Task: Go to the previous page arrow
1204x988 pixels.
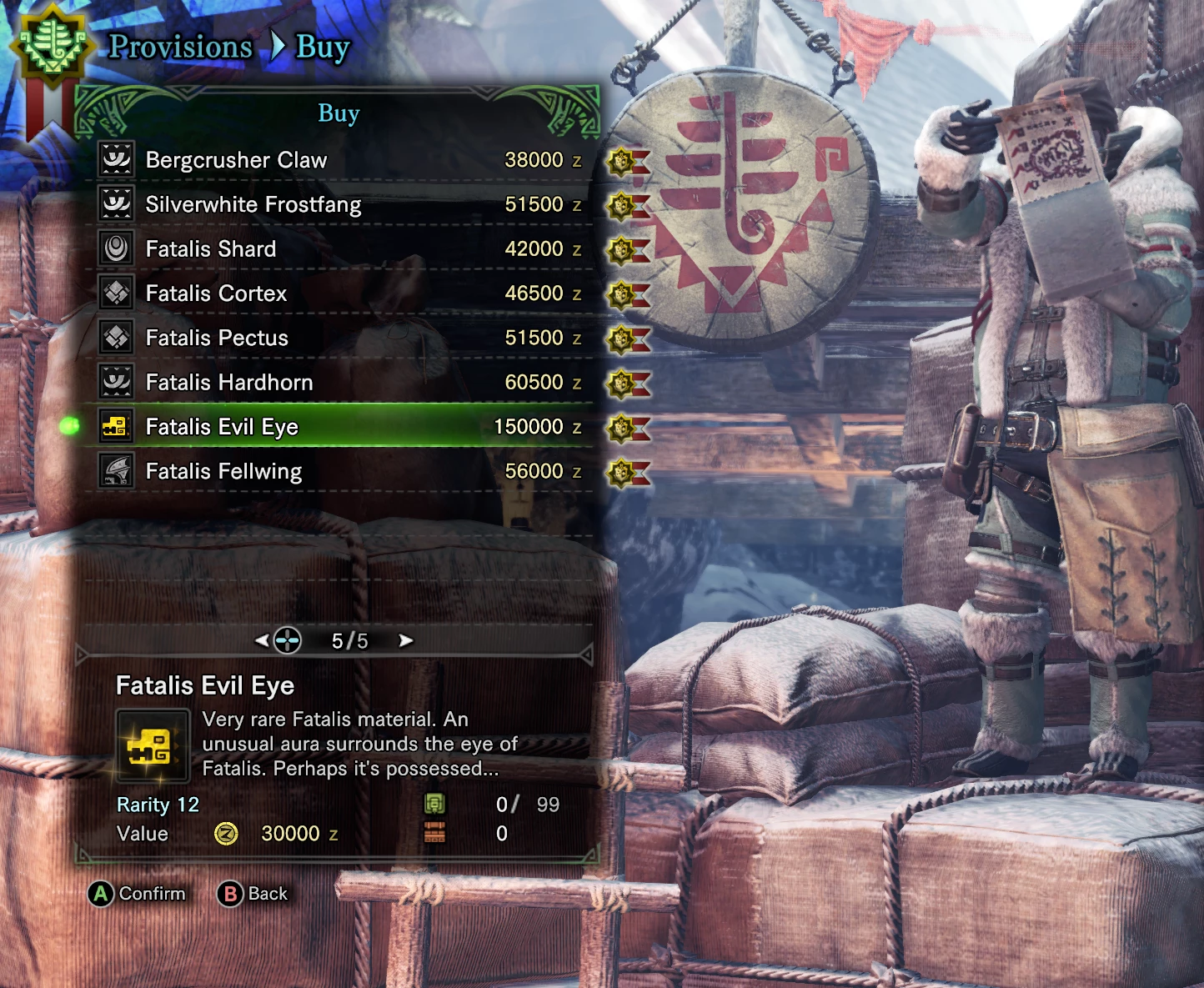Action: point(262,640)
